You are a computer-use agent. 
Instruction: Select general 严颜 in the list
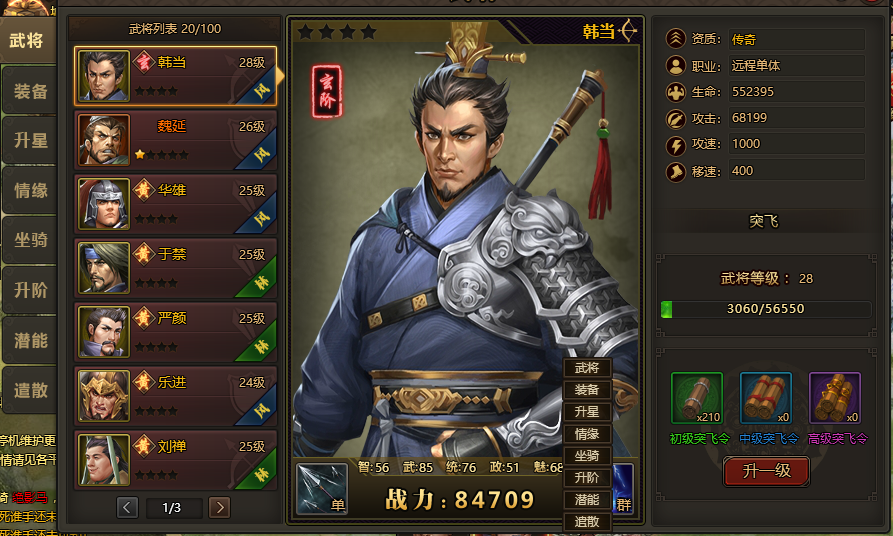click(175, 332)
